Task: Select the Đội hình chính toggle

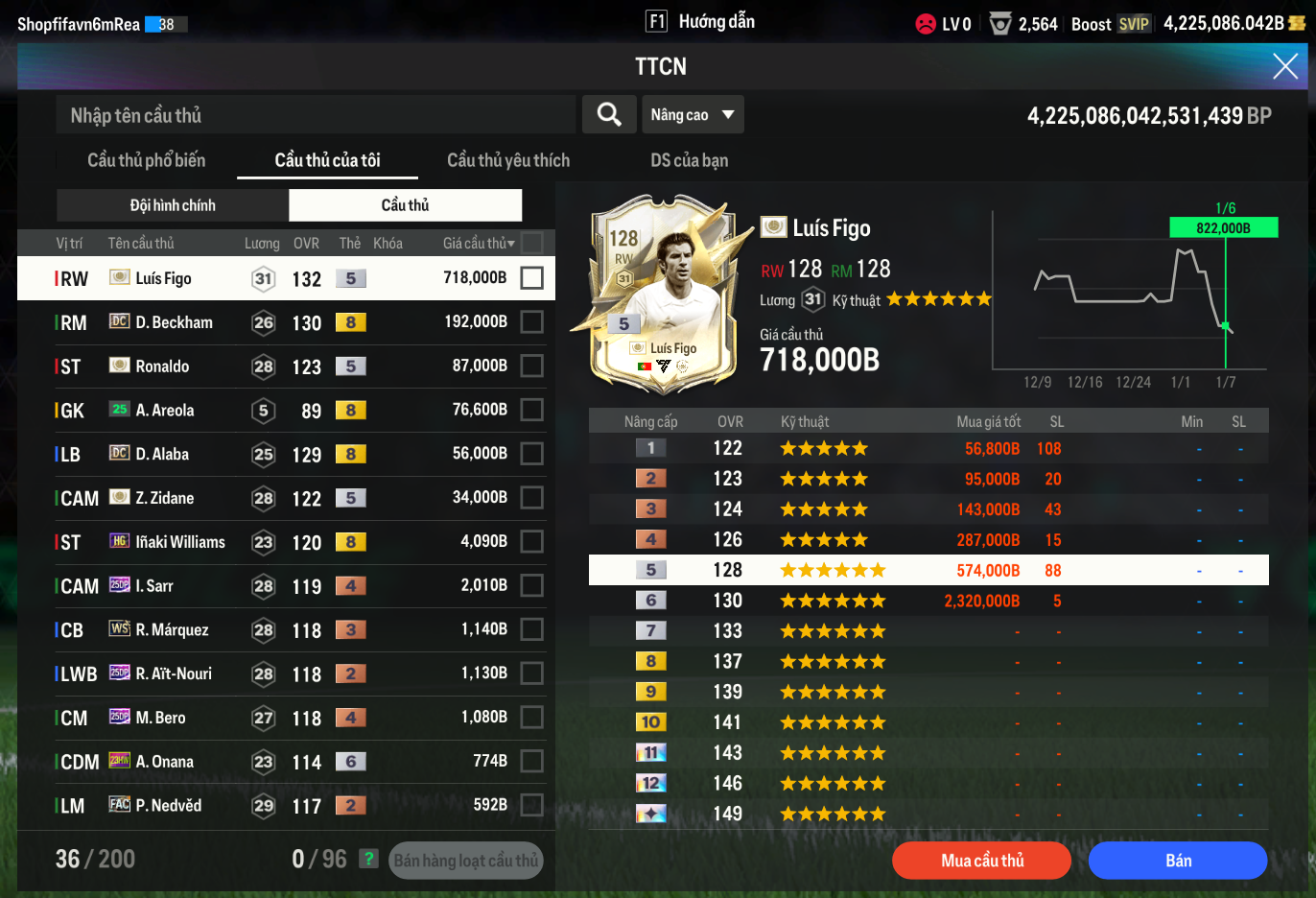Action: [x=173, y=205]
